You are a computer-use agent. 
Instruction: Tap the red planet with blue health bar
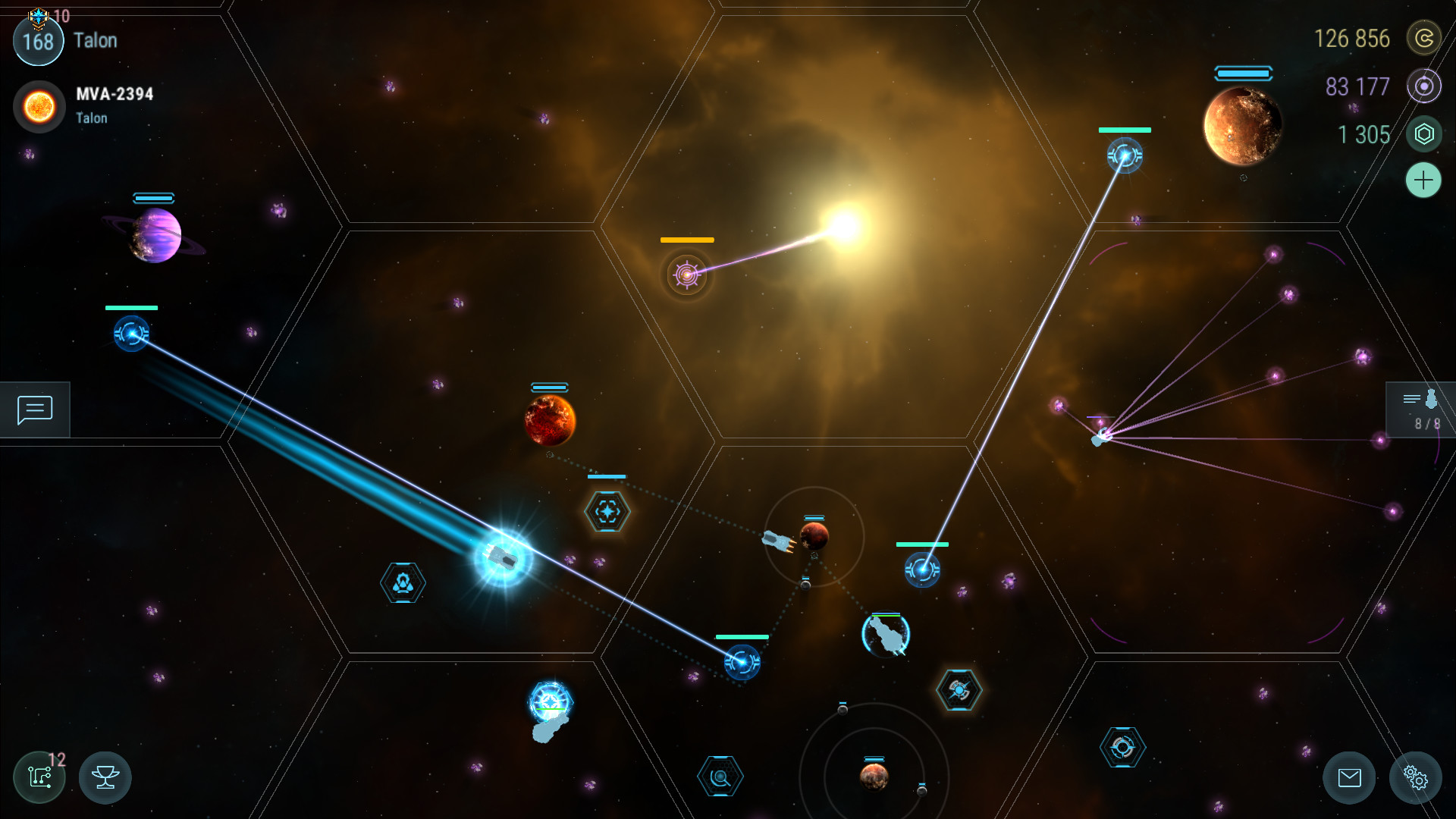point(551,419)
